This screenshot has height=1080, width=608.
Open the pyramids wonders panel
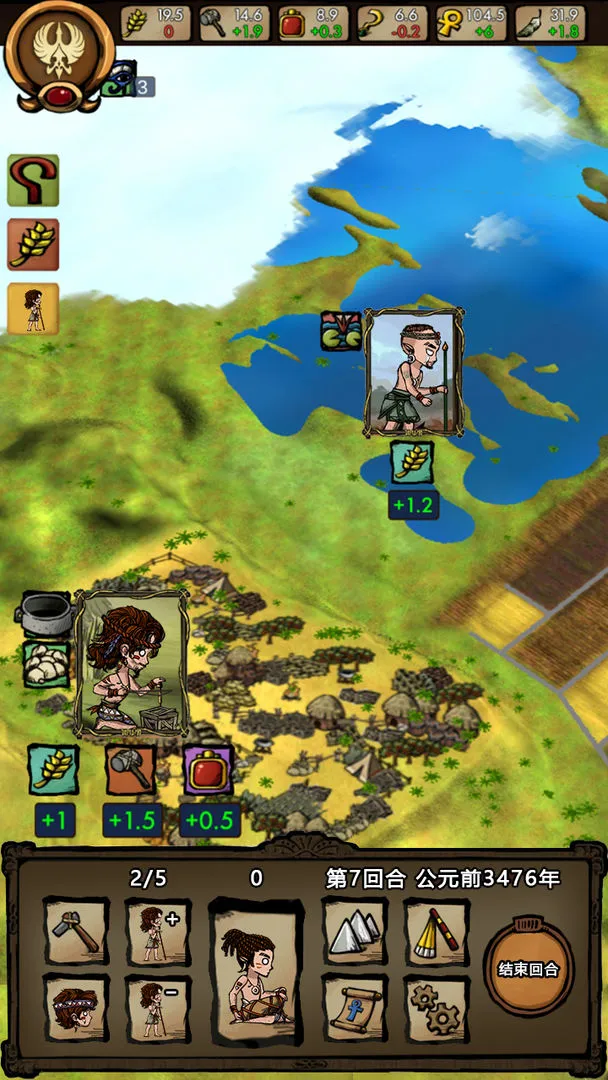tap(355, 932)
